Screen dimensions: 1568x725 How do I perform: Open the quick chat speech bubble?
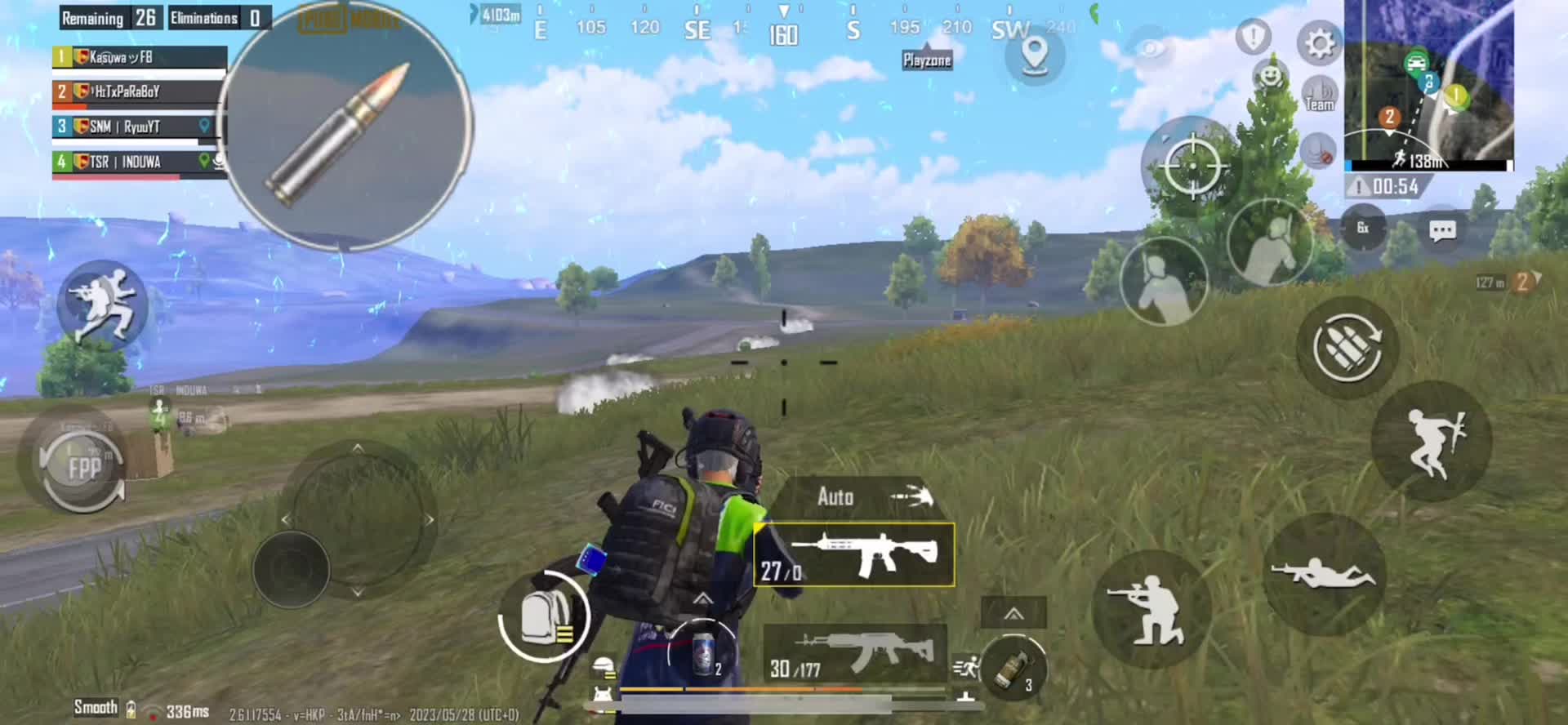[x=1442, y=230]
